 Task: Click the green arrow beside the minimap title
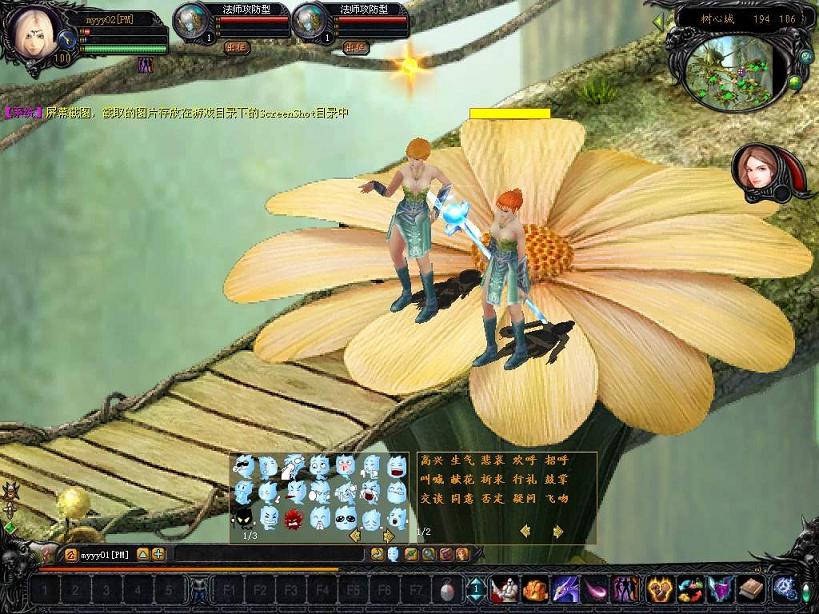658,19
